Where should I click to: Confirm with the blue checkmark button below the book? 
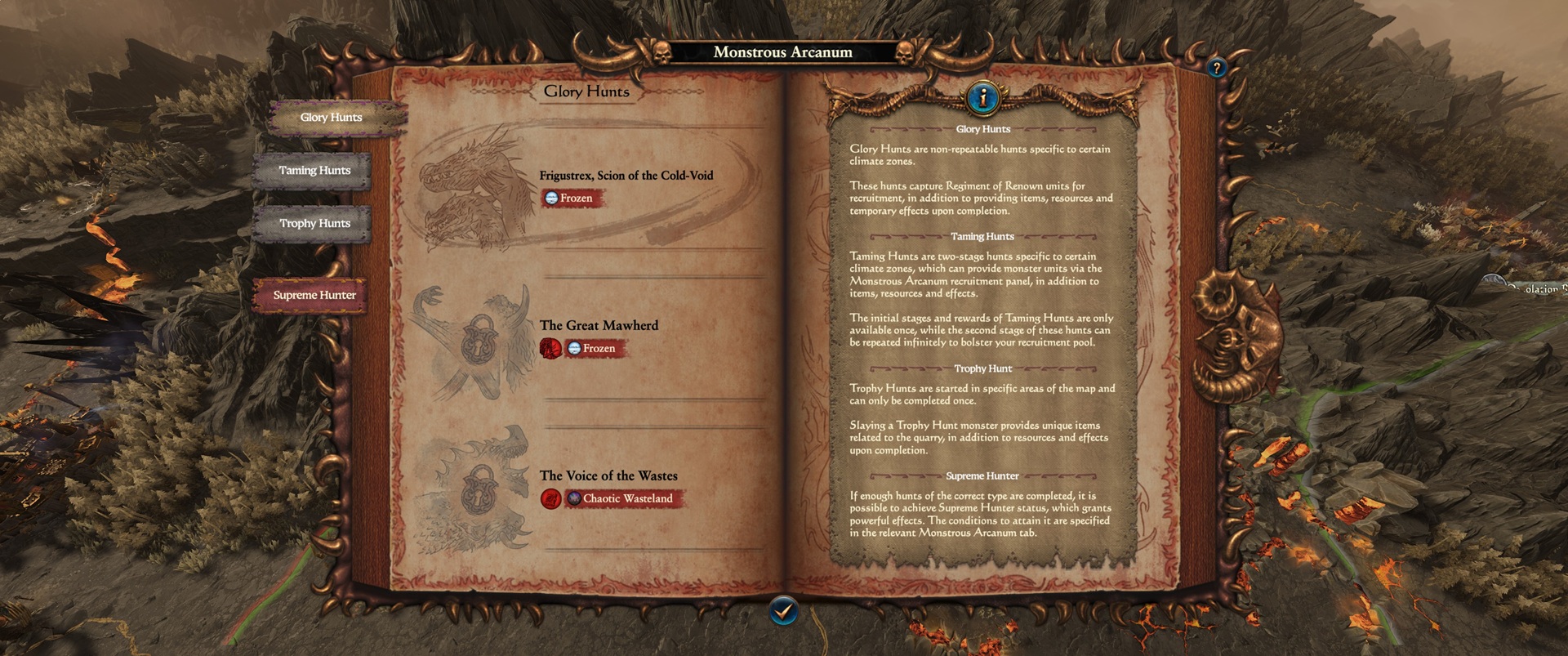pyautogui.click(x=783, y=609)
